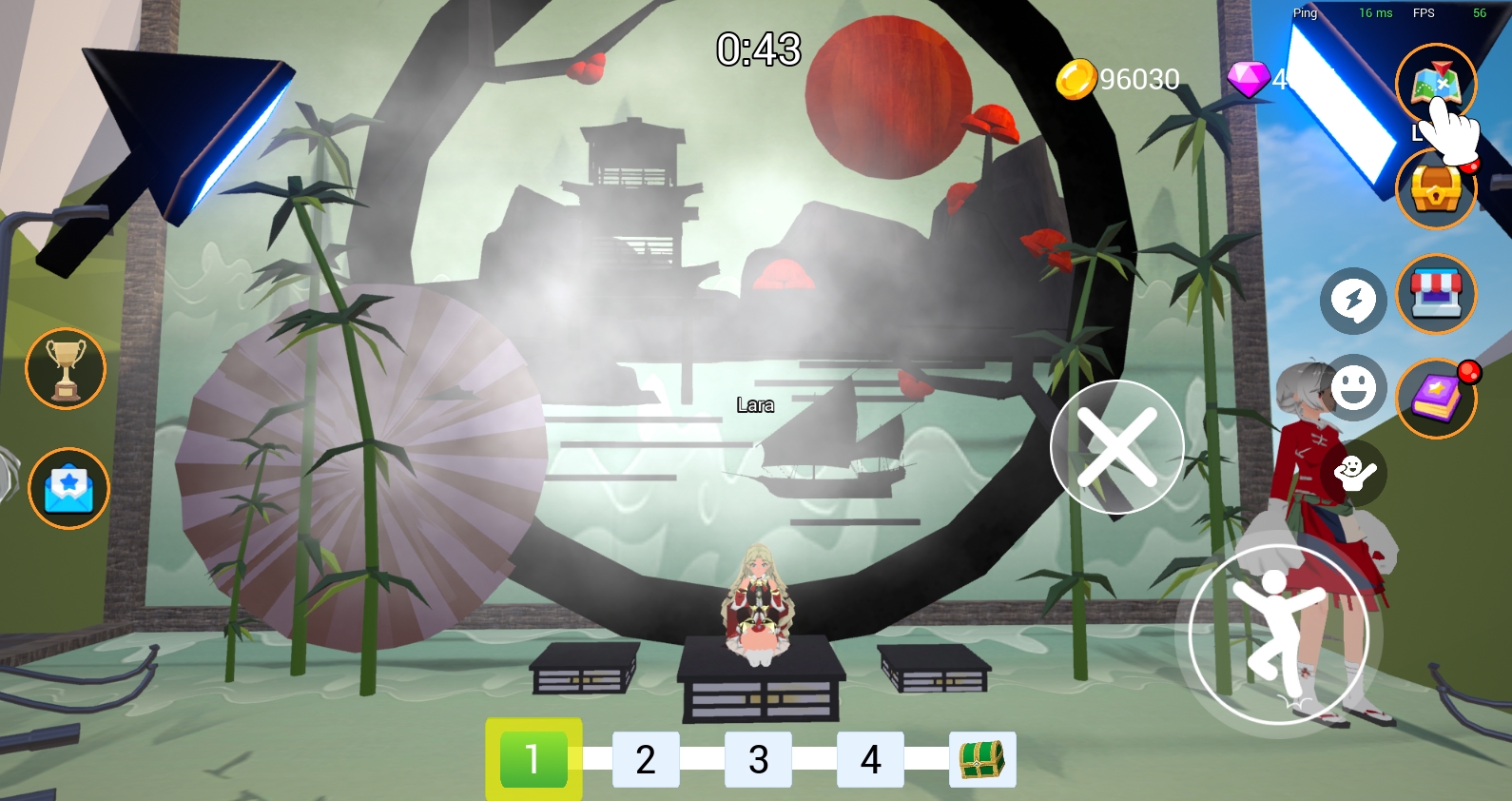This screenshot has width=1512, height=801.
Task: Select stage 4 in progress bar
Action: tap(870, 759)
